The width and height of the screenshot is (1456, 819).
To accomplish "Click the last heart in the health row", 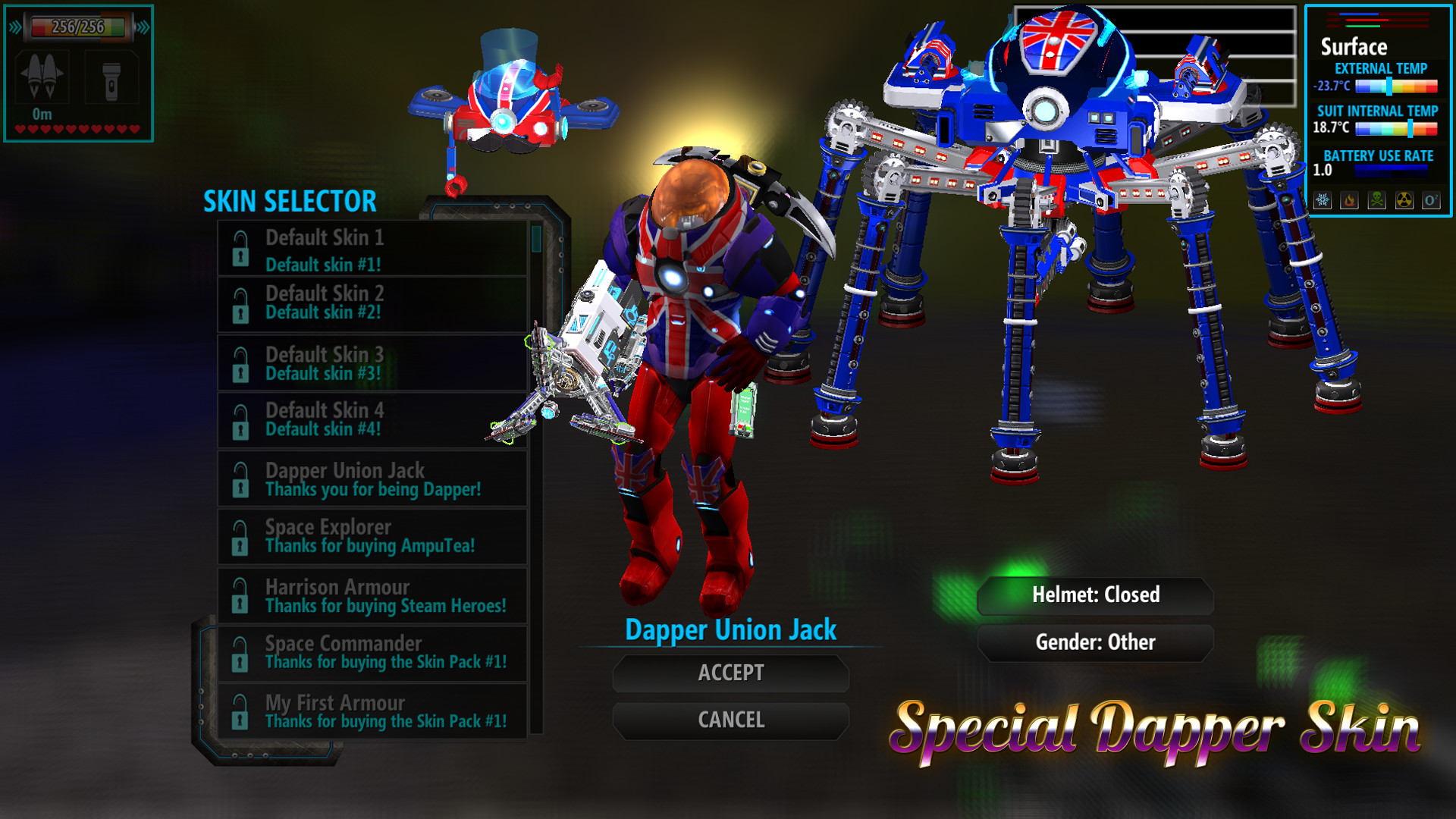I will [134, 127].
